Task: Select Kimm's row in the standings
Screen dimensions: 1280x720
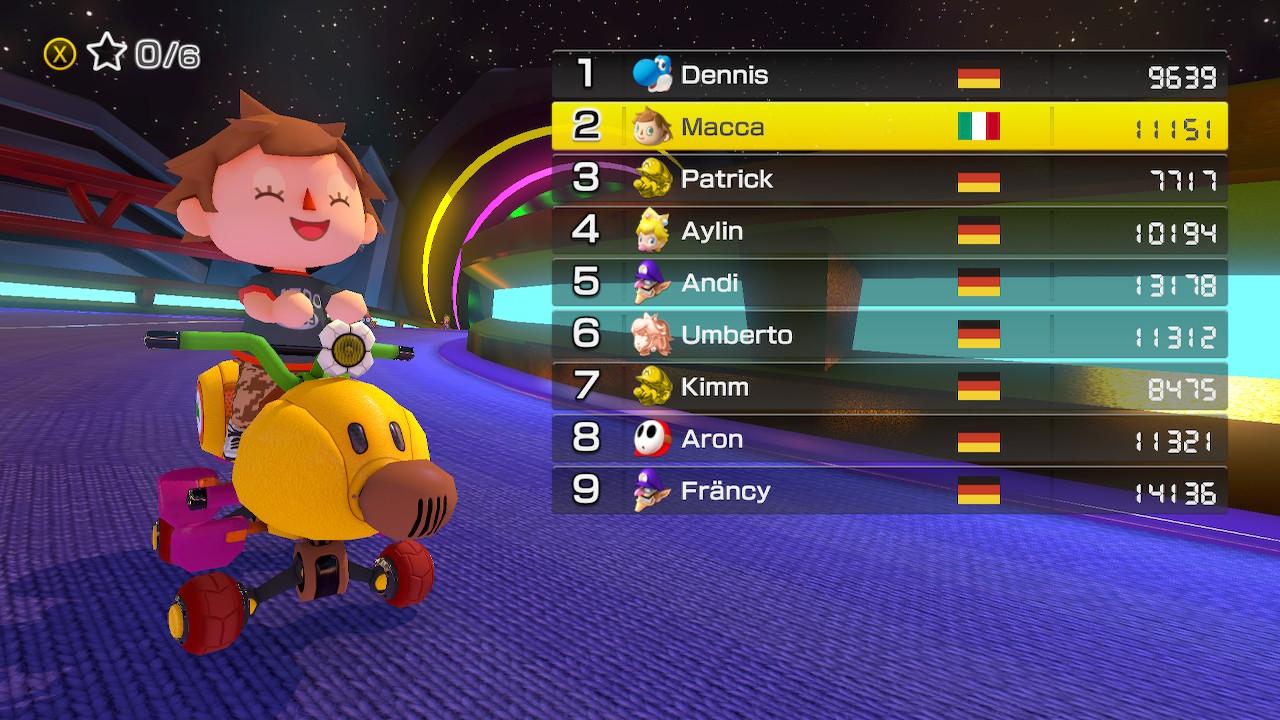Action: 888,387
